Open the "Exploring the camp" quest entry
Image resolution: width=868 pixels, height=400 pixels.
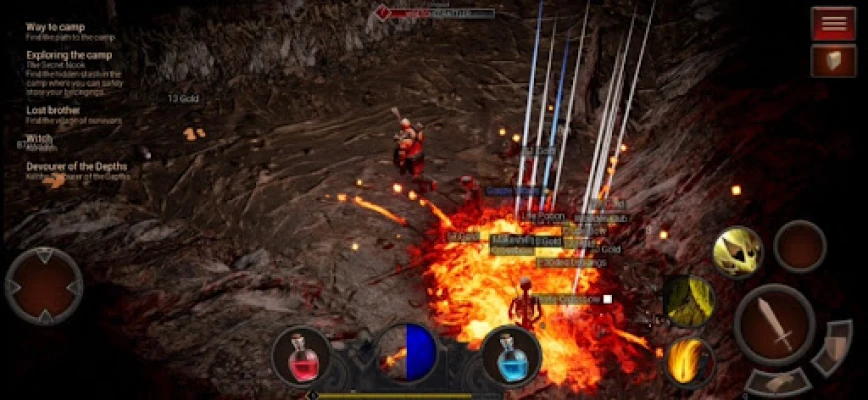69,55
